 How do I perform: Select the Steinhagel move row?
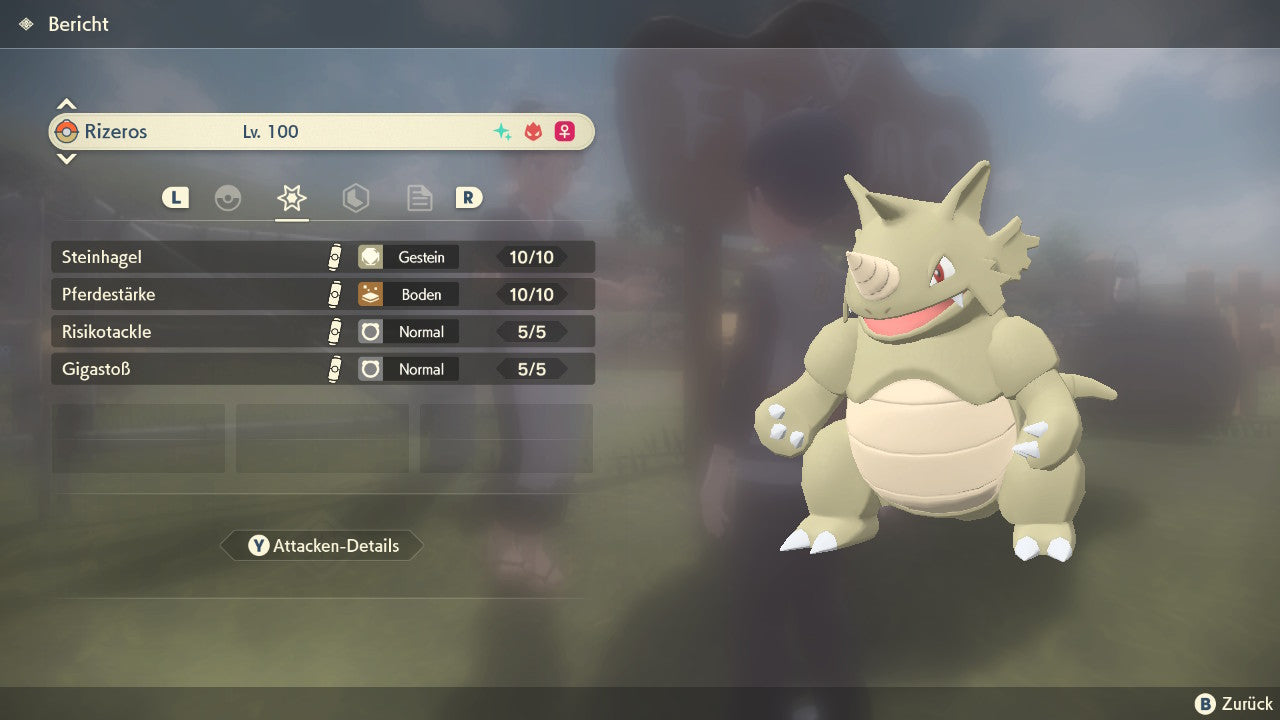pyautogui.click(x=322, y=257)
